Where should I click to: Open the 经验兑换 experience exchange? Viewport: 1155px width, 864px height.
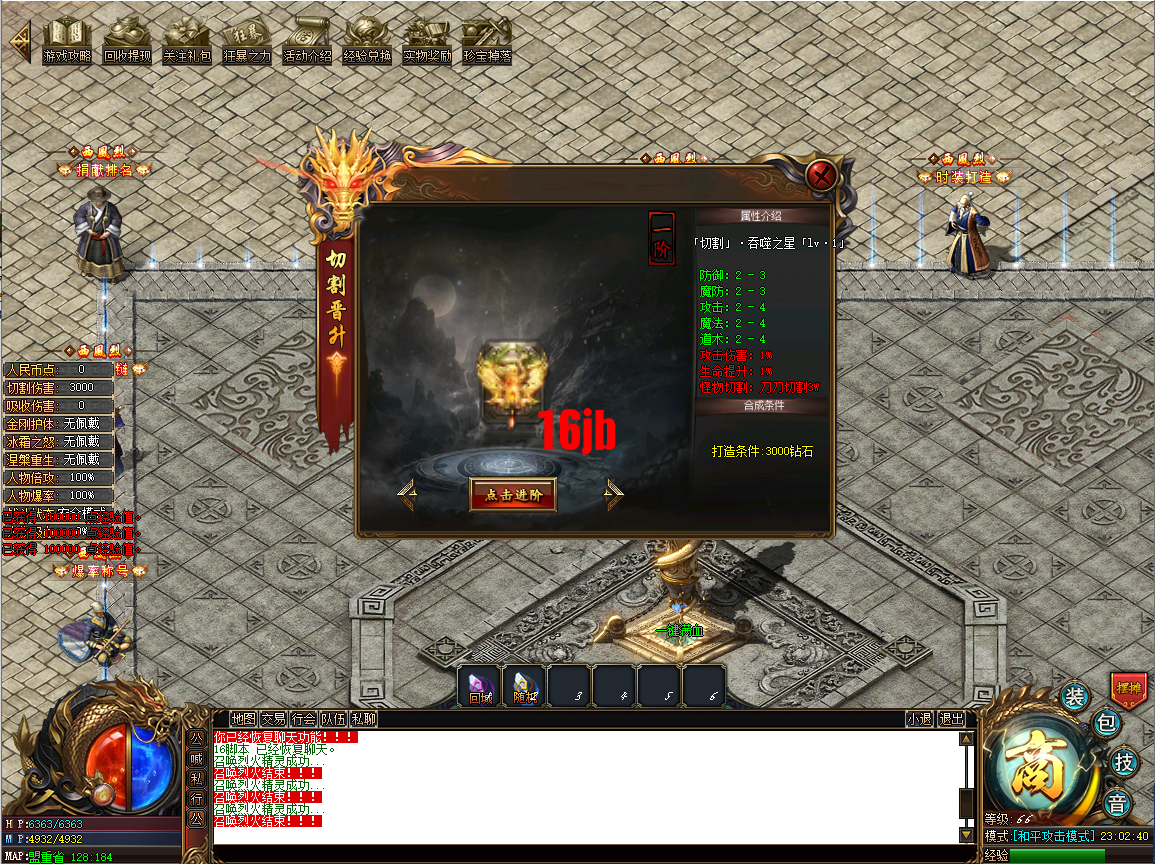(367, 42)
